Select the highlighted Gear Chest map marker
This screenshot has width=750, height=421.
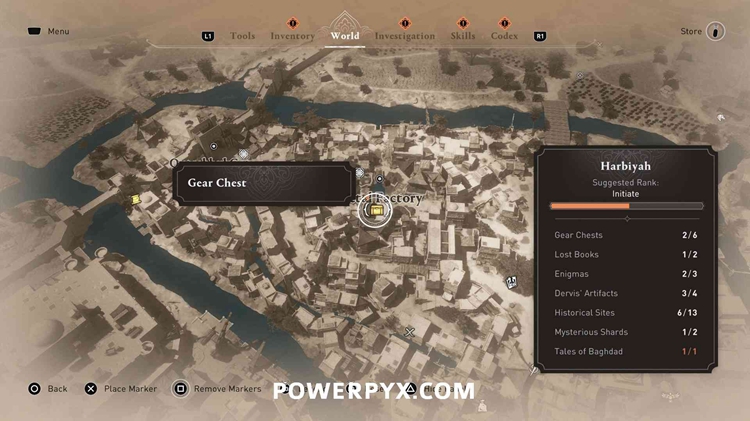(x=376, y=210)
